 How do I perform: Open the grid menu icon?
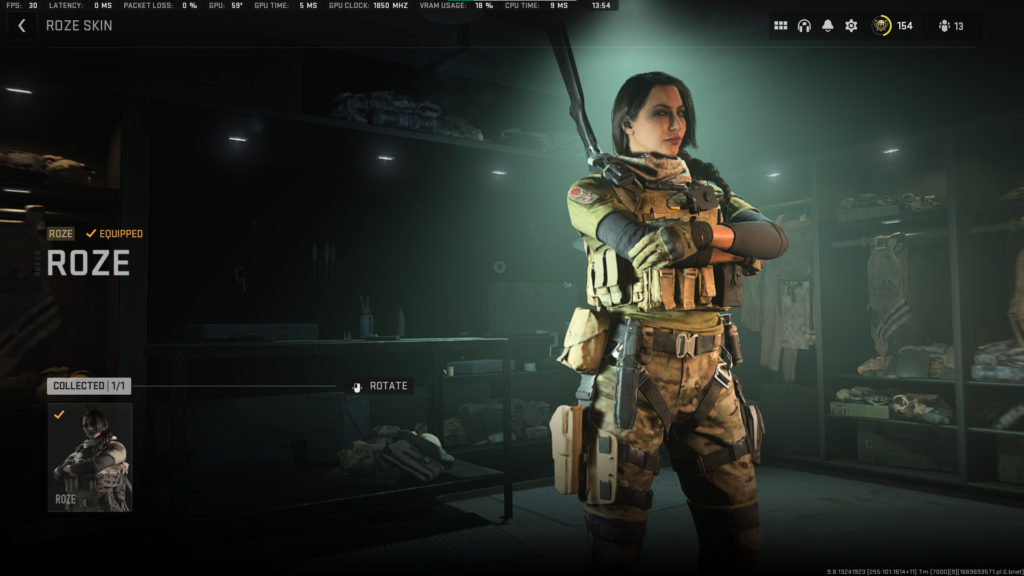click(x=781, y=26)
